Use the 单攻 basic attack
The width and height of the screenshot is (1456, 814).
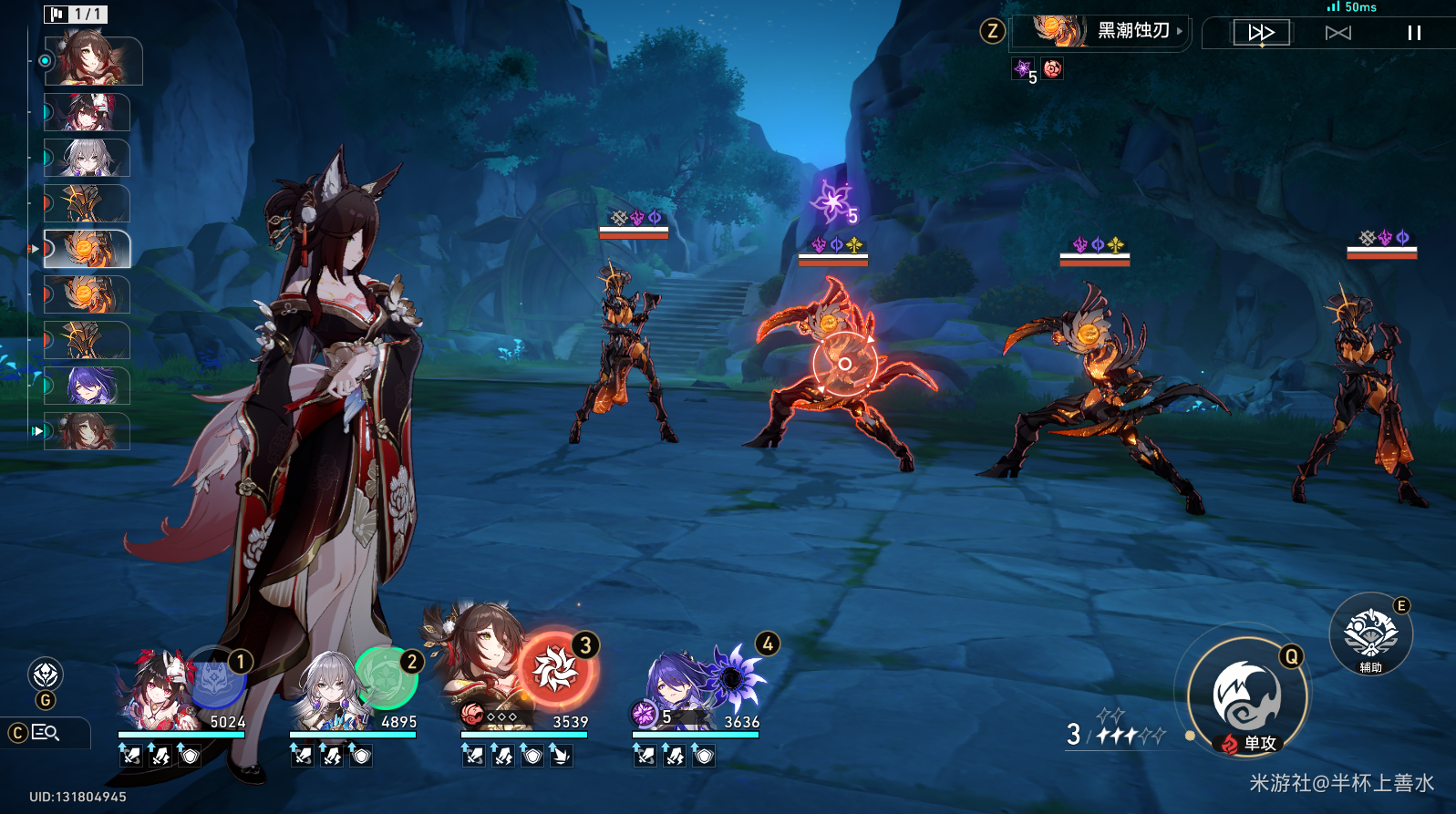(1246, 697)
